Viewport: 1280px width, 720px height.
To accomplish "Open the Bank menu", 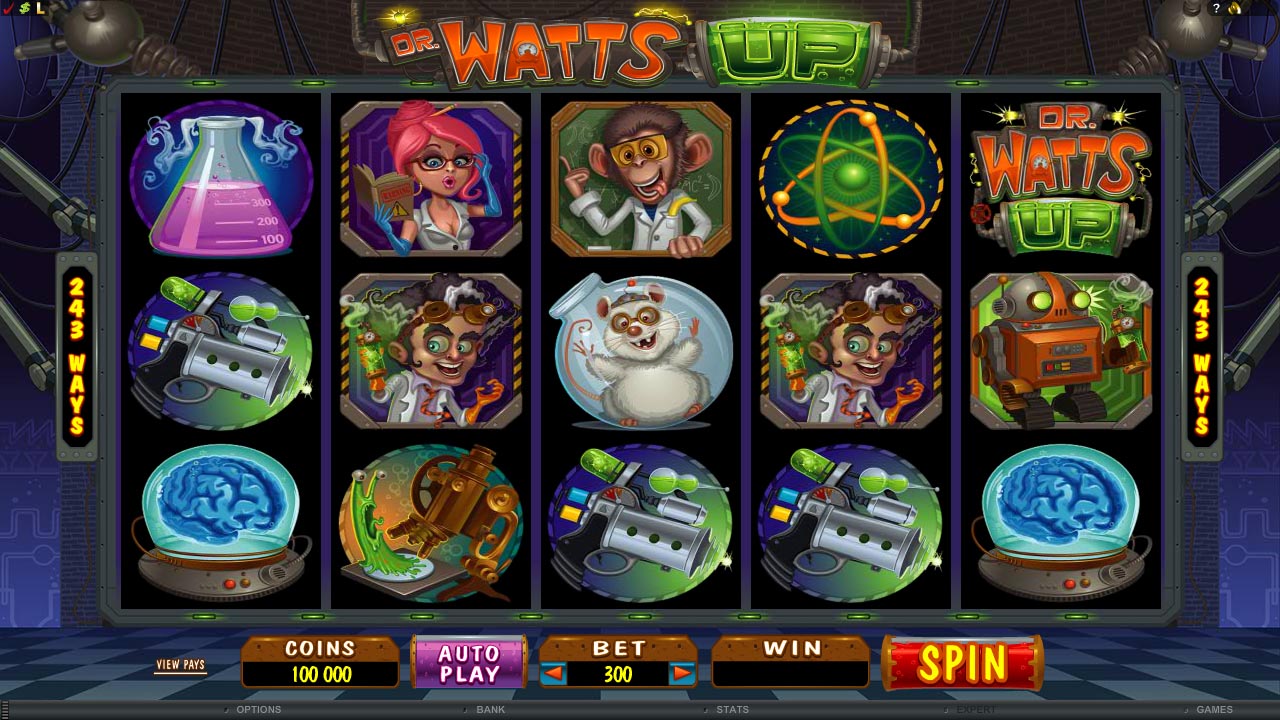I will [x=490, y=709].
